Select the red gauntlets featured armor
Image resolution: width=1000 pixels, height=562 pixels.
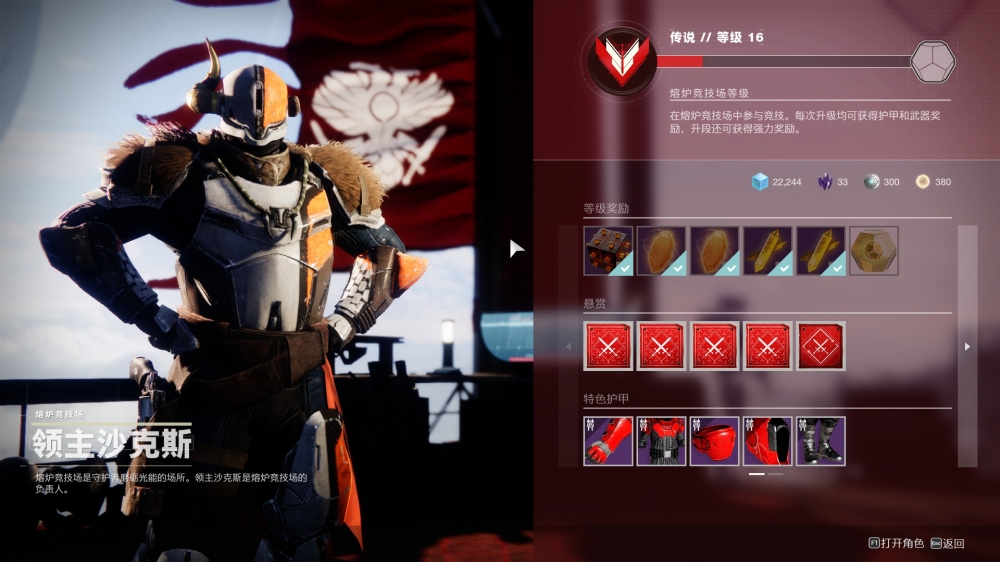pos(608,441)
